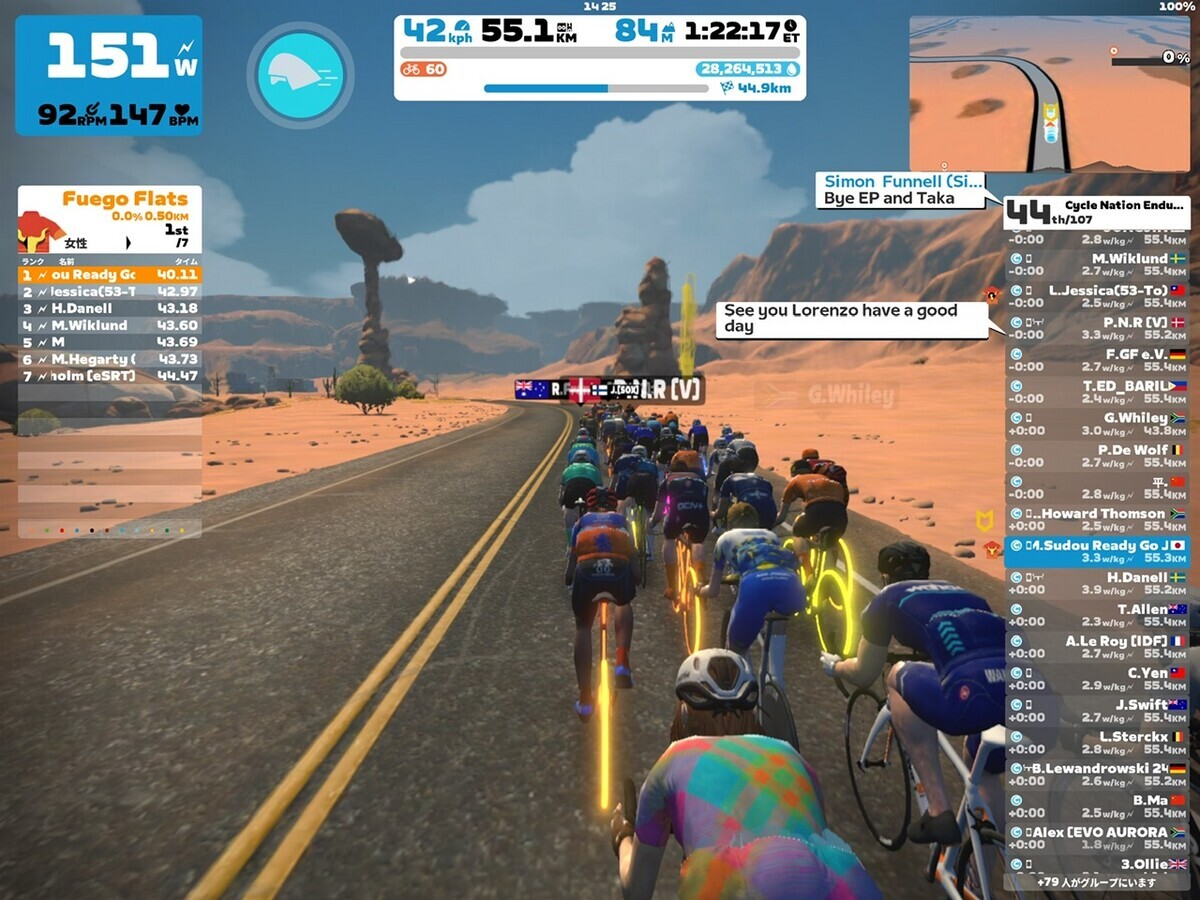Select rider P.De Wolf in the list
This screenshot has width=1200, height=900.
pos(1097,456)
